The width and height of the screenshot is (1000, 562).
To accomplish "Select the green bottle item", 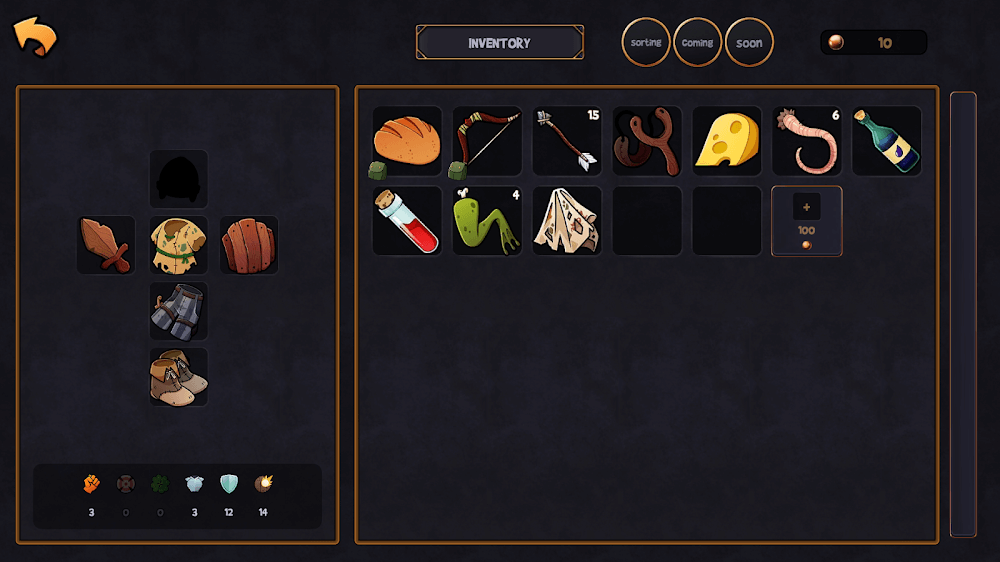I will (887, 141).
